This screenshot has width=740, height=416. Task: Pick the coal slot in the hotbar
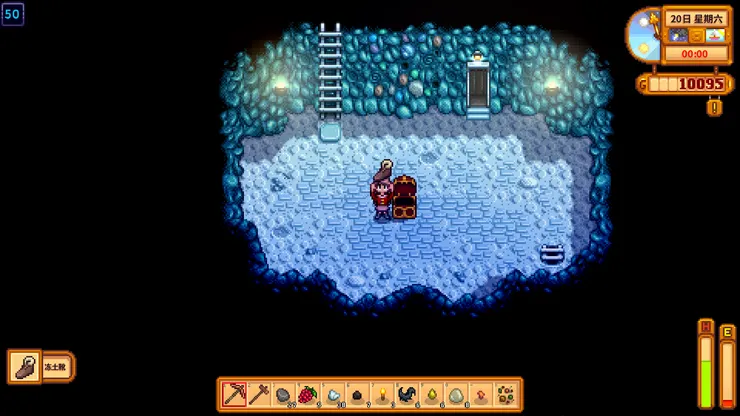click(x=357, y=394)
